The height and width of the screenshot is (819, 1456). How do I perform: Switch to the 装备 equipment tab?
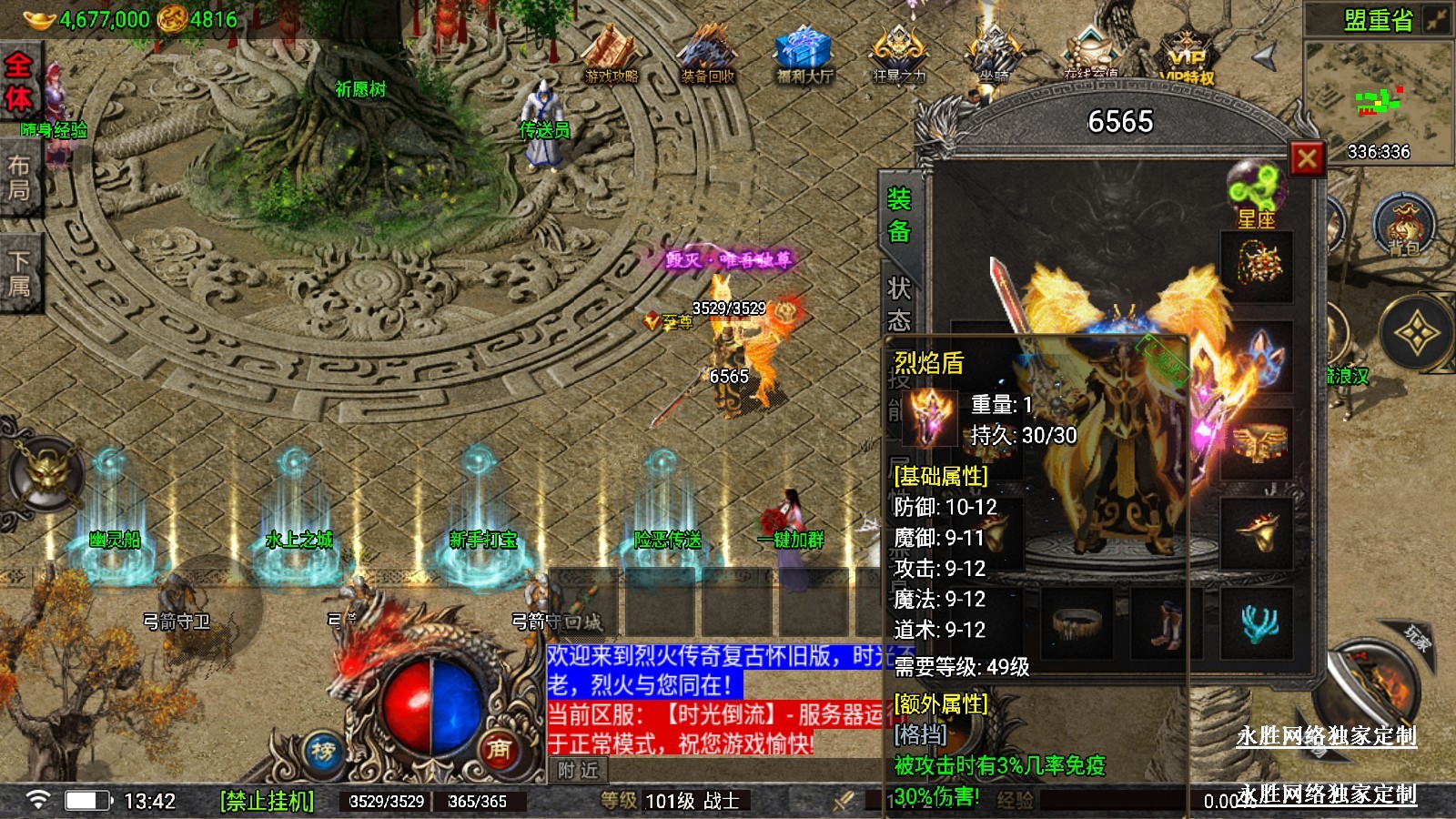tap(899, 215)
